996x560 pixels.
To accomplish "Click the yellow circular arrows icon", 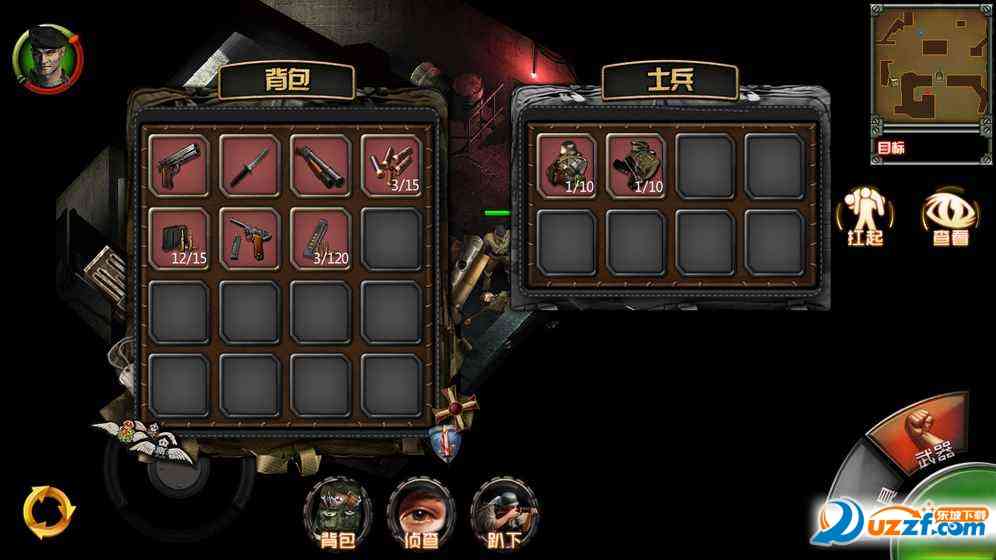I will (x=48, y=511).
